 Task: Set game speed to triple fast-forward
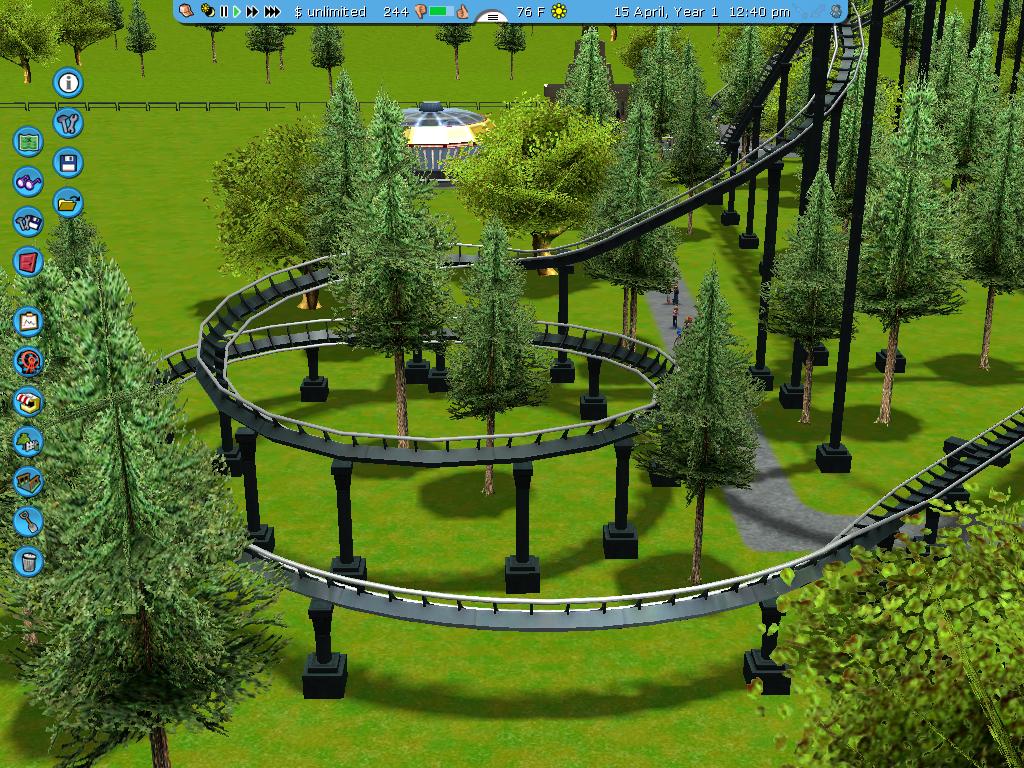[272, 12]
